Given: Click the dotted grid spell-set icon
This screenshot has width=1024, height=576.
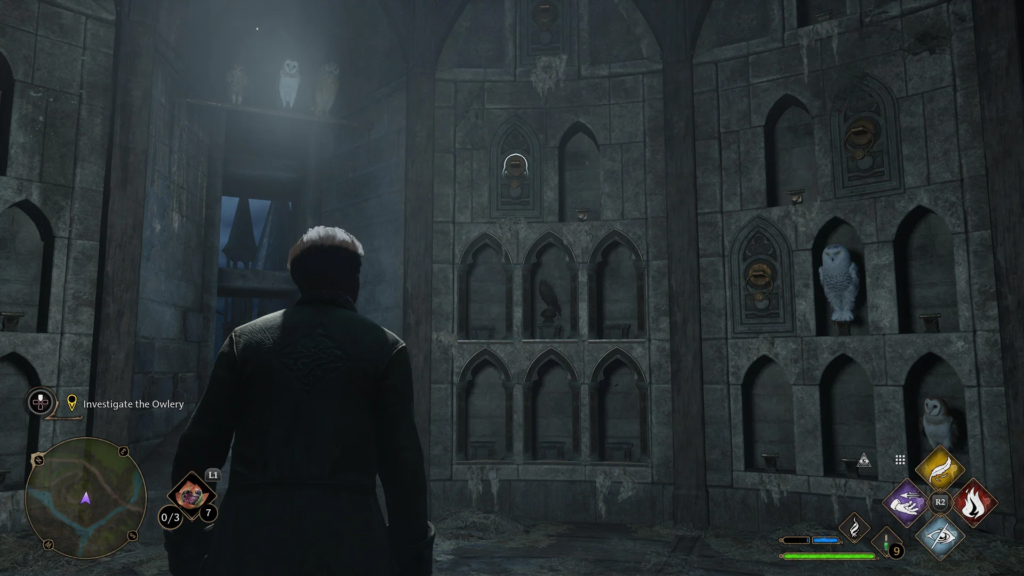Looking at the screenshot, I should point(900,459).
